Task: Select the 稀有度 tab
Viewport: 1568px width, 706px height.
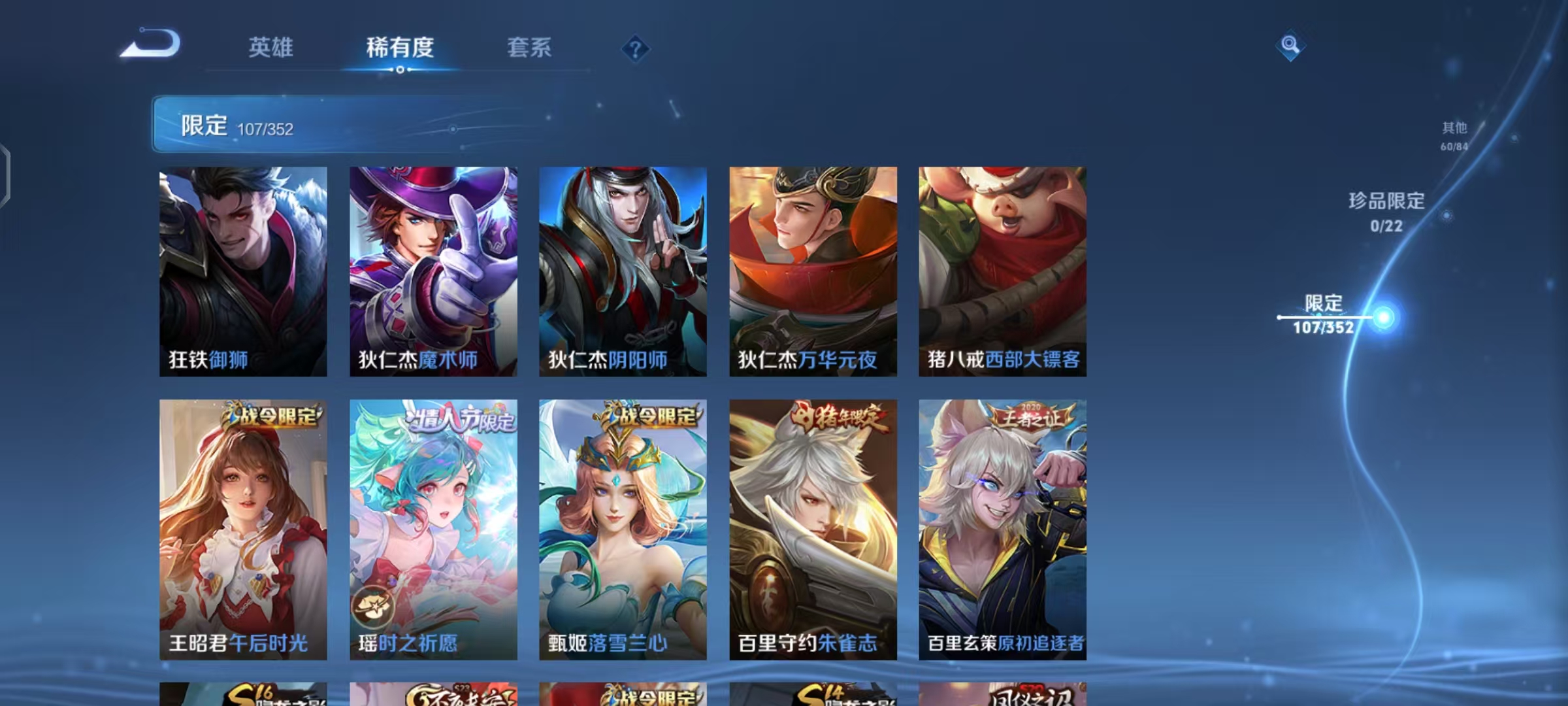Action: (x=399, y=48)
